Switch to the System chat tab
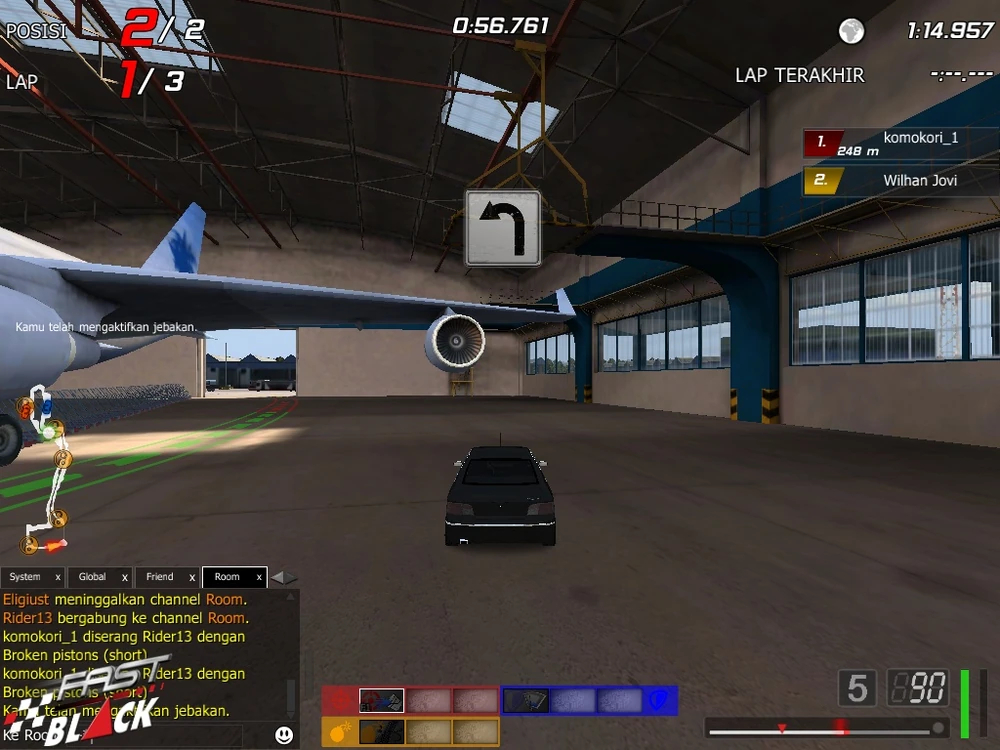The image size is (1000, 750). [25, 577]
